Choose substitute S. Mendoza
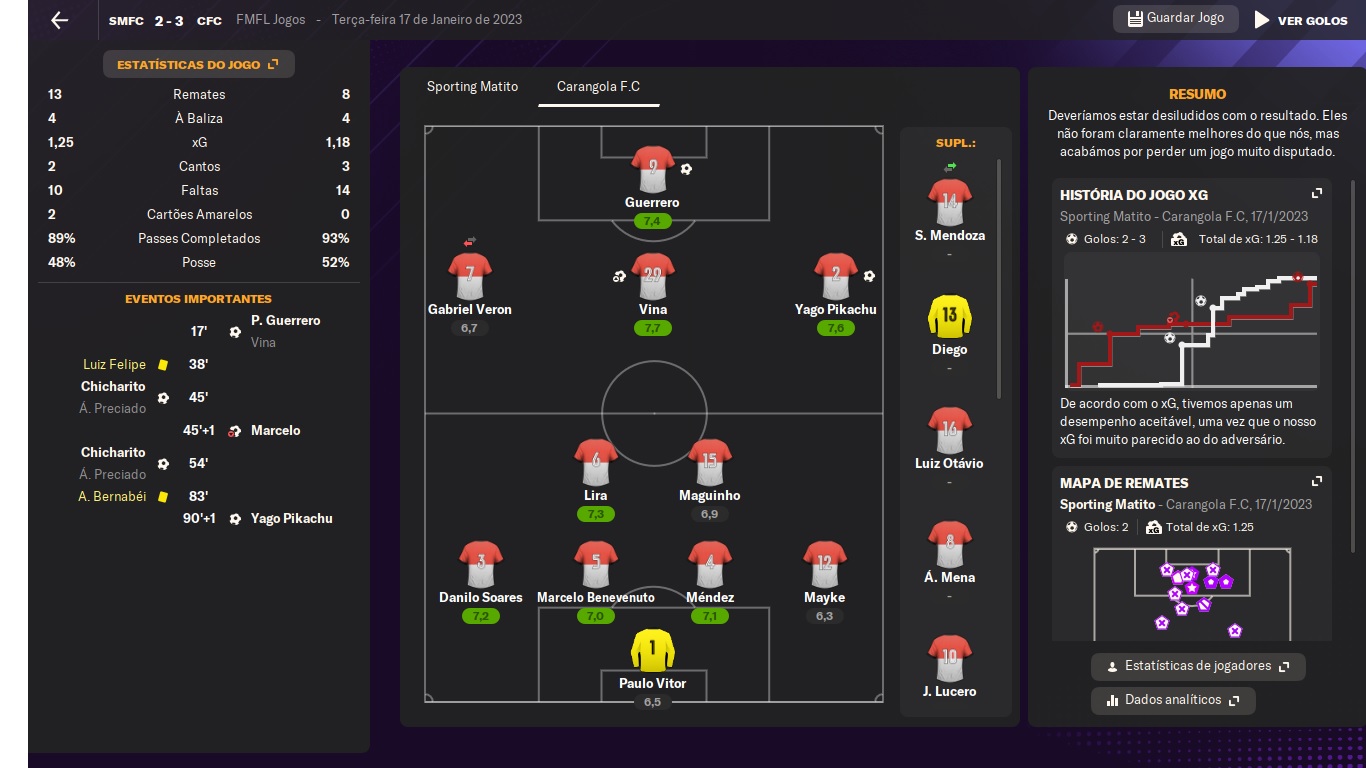Image resolution: width=1366 pixels, height=768 pixels. [949, 203]
